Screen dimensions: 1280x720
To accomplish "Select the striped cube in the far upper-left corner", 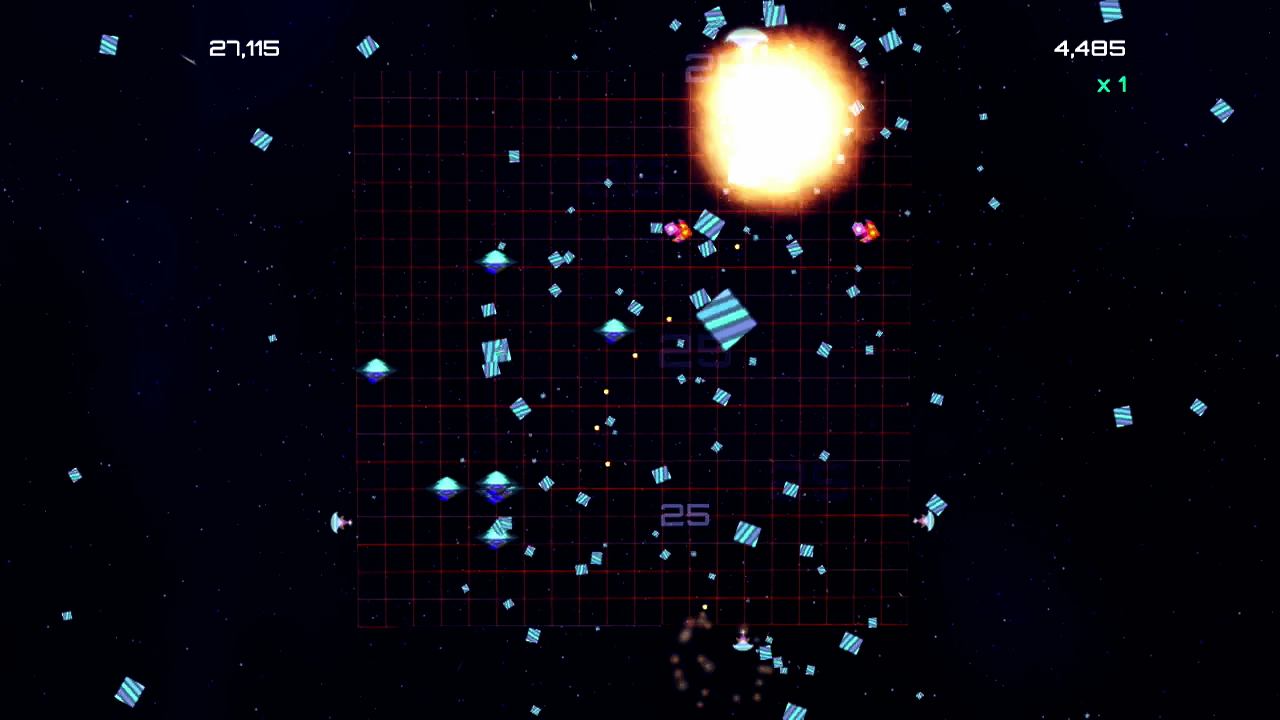I will point(108,45).
